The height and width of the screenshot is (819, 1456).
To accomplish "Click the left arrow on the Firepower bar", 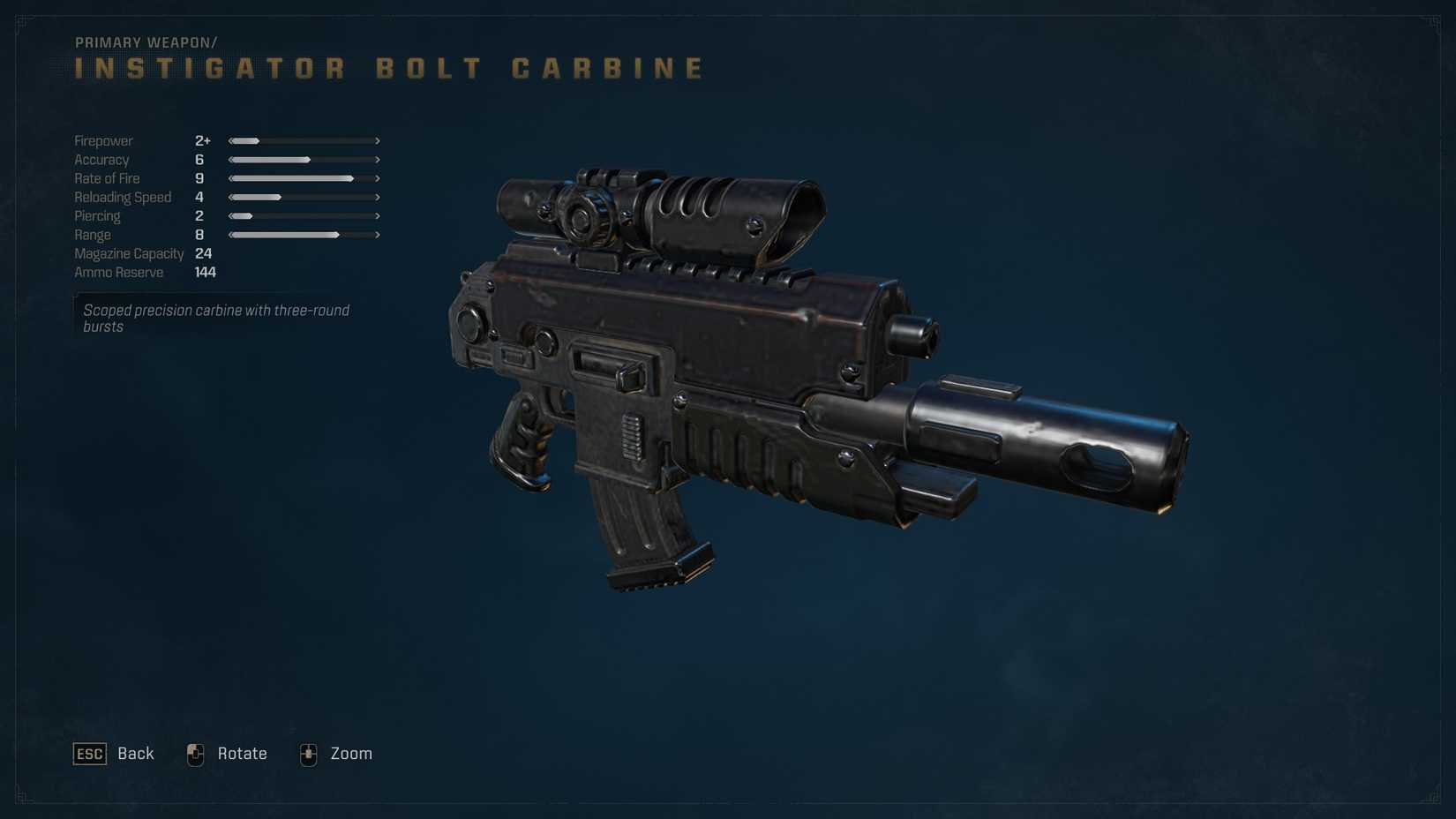I will tap(231, 140).
